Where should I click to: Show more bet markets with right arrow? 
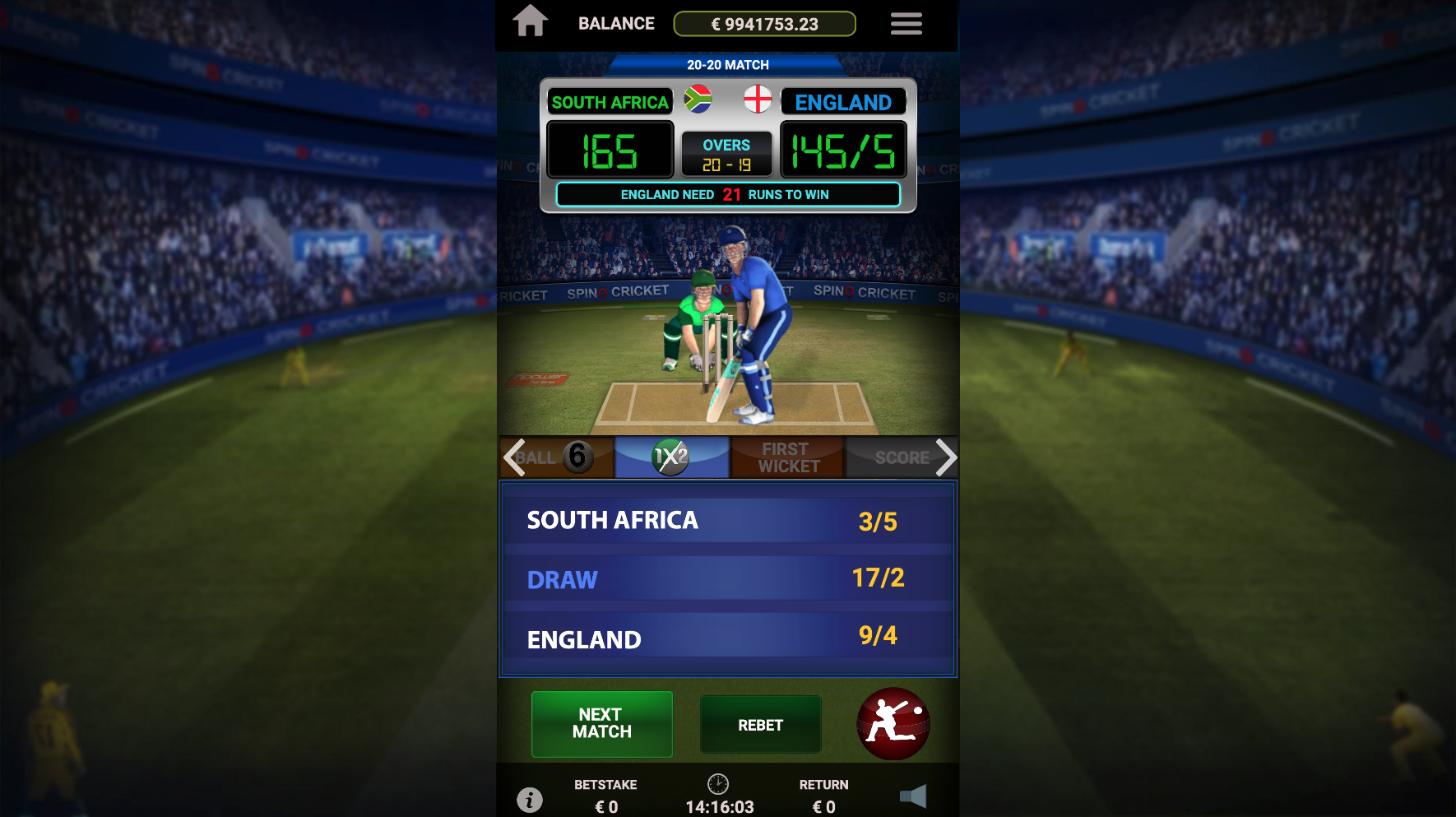[946, 457]
